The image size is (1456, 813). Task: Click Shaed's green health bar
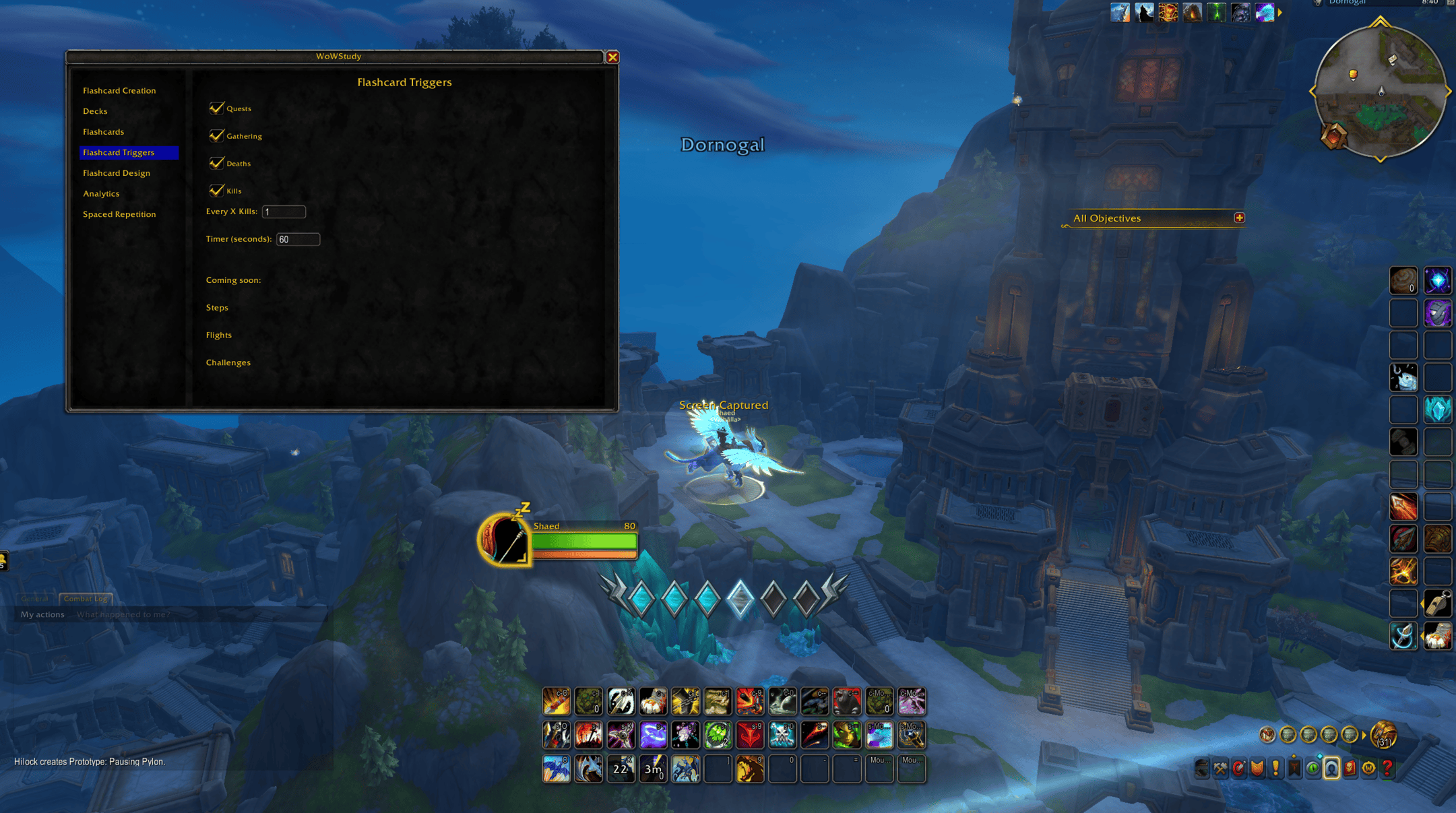click(x=583, y=541)
